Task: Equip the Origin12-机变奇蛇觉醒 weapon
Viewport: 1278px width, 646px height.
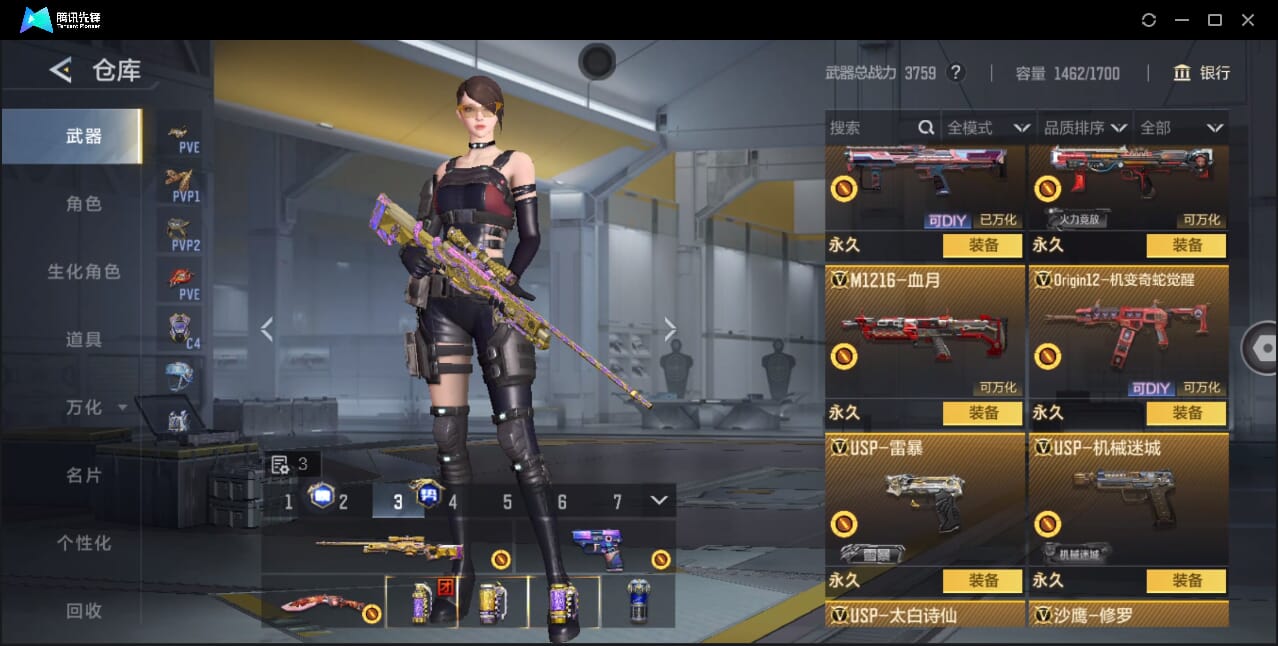Action: [x=1187, y=413]
